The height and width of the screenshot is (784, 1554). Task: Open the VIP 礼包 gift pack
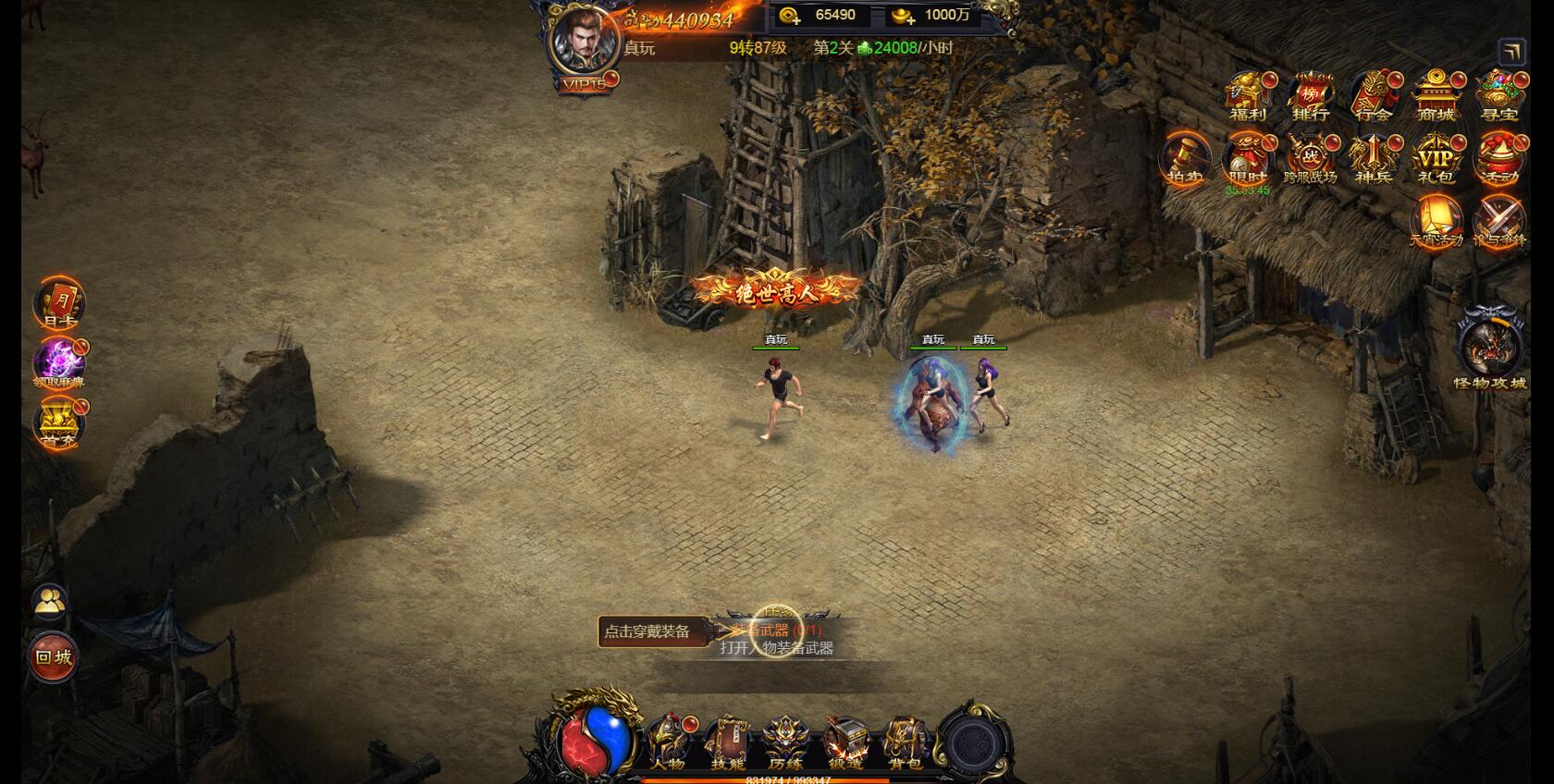1436,160
